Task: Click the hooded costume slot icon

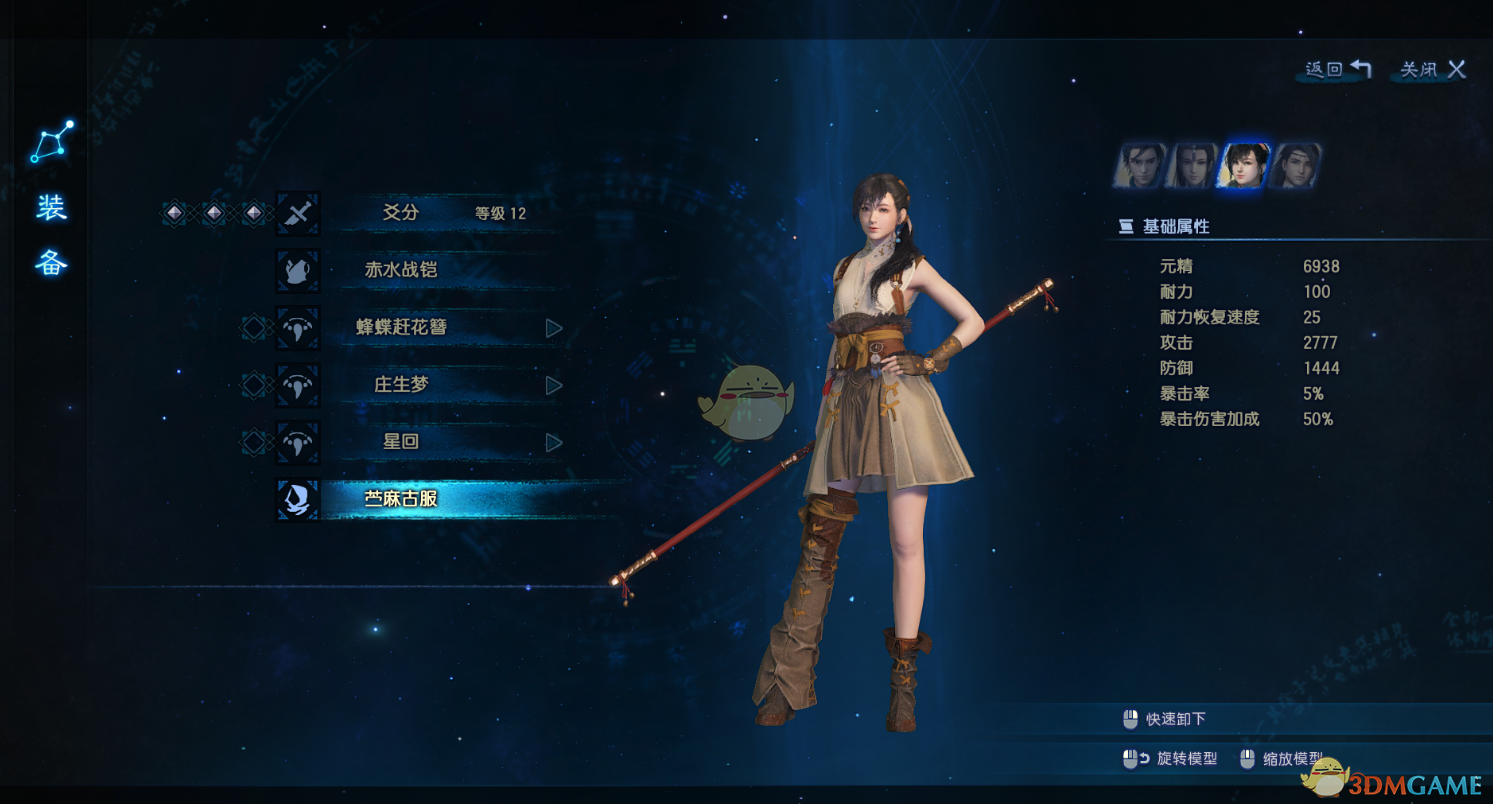Action: (x=298, y=499)
